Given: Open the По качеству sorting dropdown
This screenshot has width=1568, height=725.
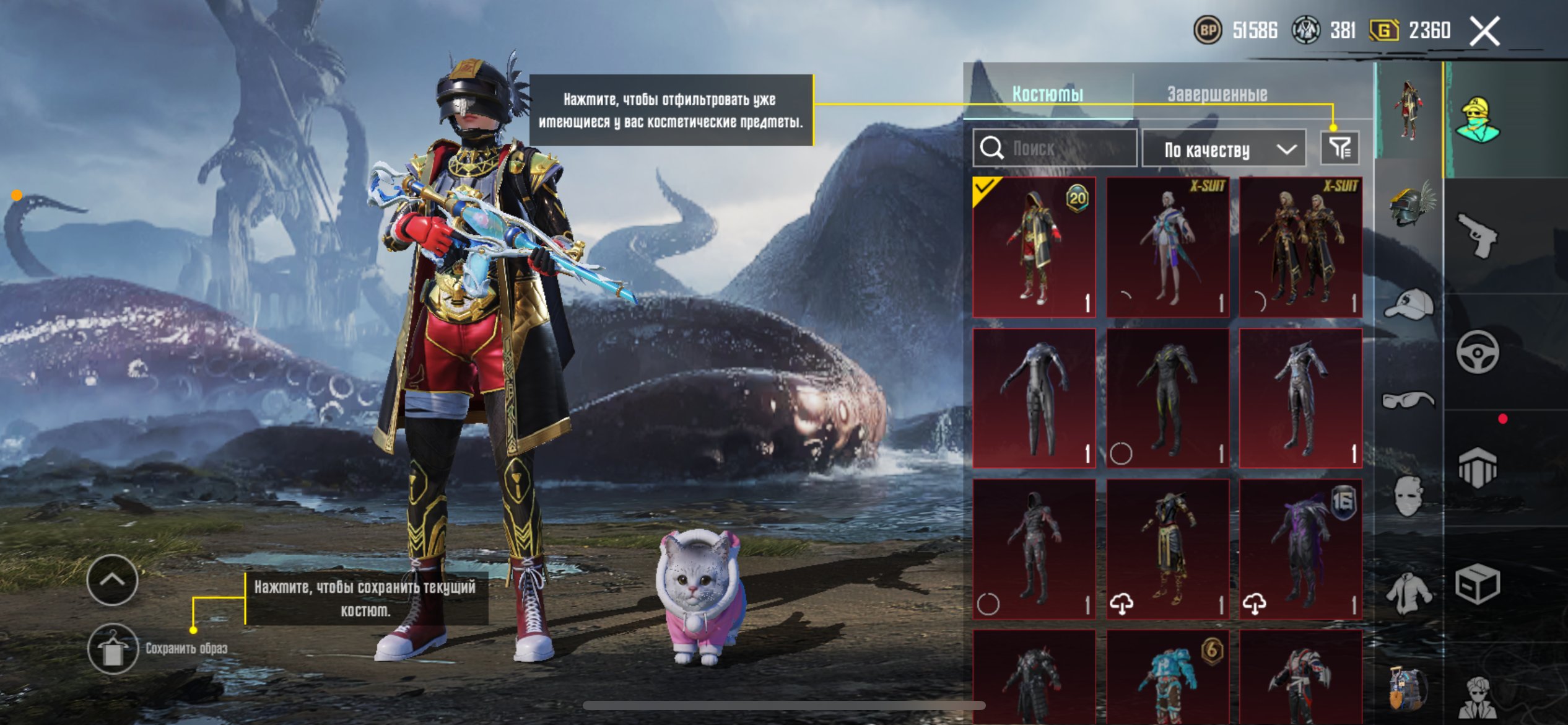Looking at the screenshot, I should coord(1224,149).
